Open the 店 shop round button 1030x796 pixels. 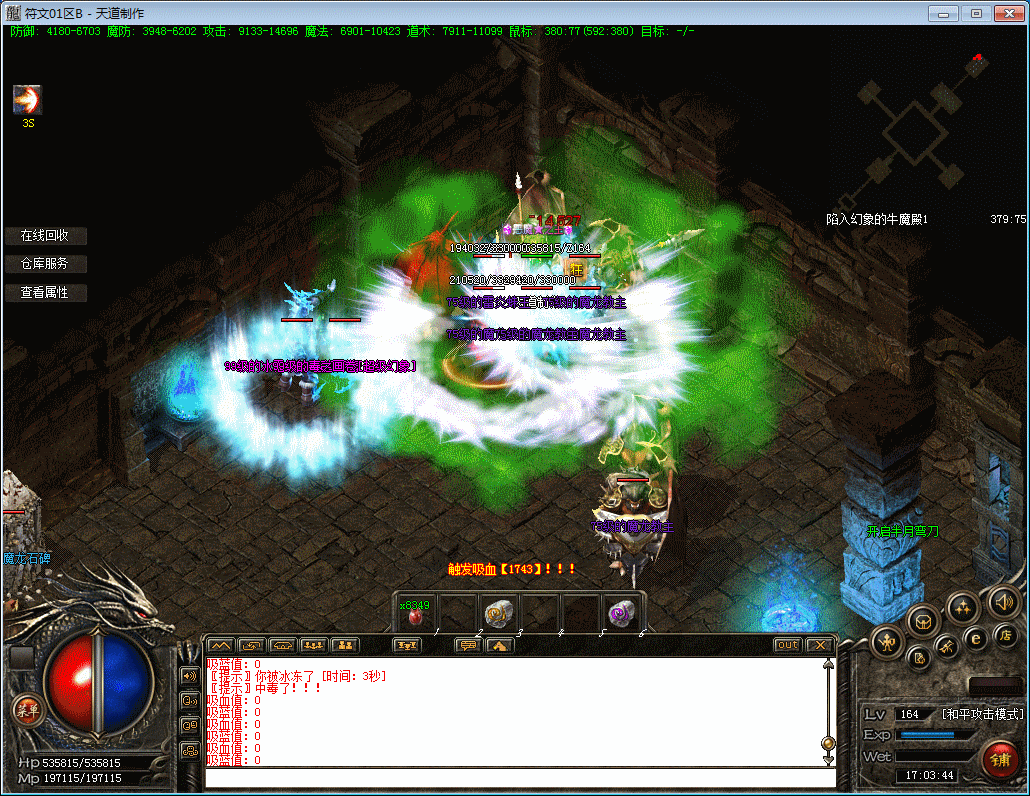(1005, 634)
